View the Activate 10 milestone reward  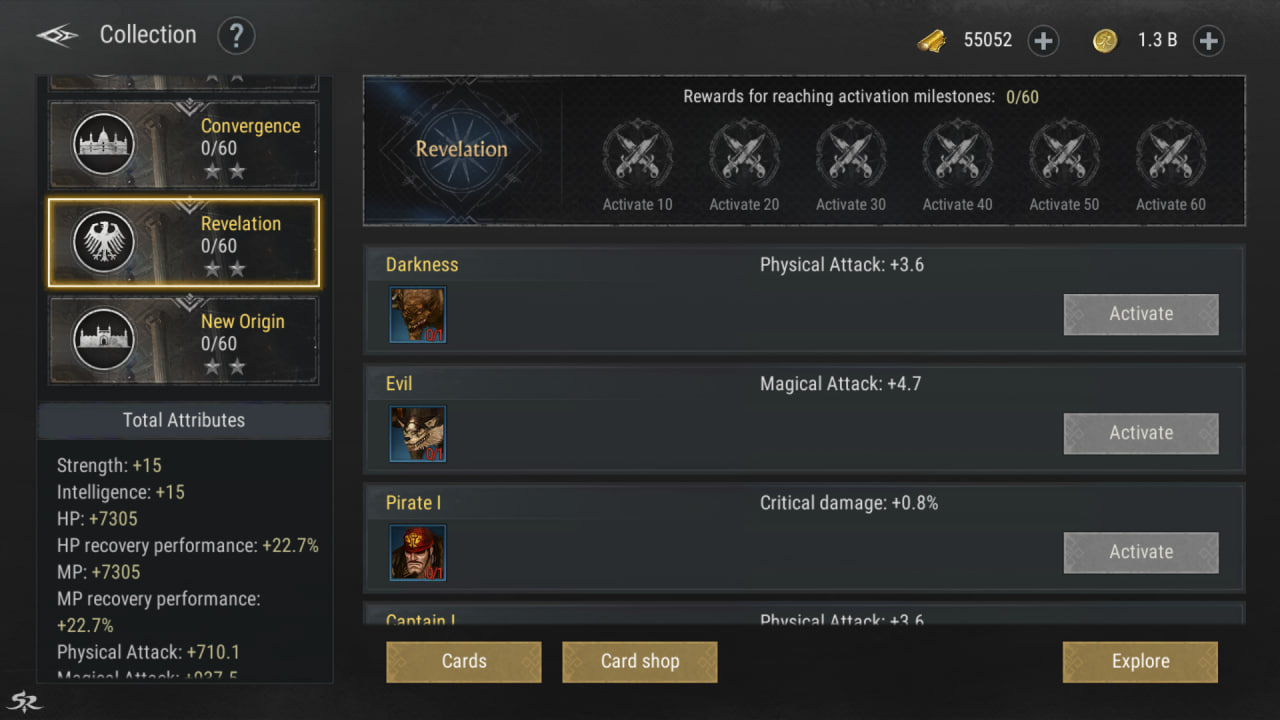pos(637,157)
